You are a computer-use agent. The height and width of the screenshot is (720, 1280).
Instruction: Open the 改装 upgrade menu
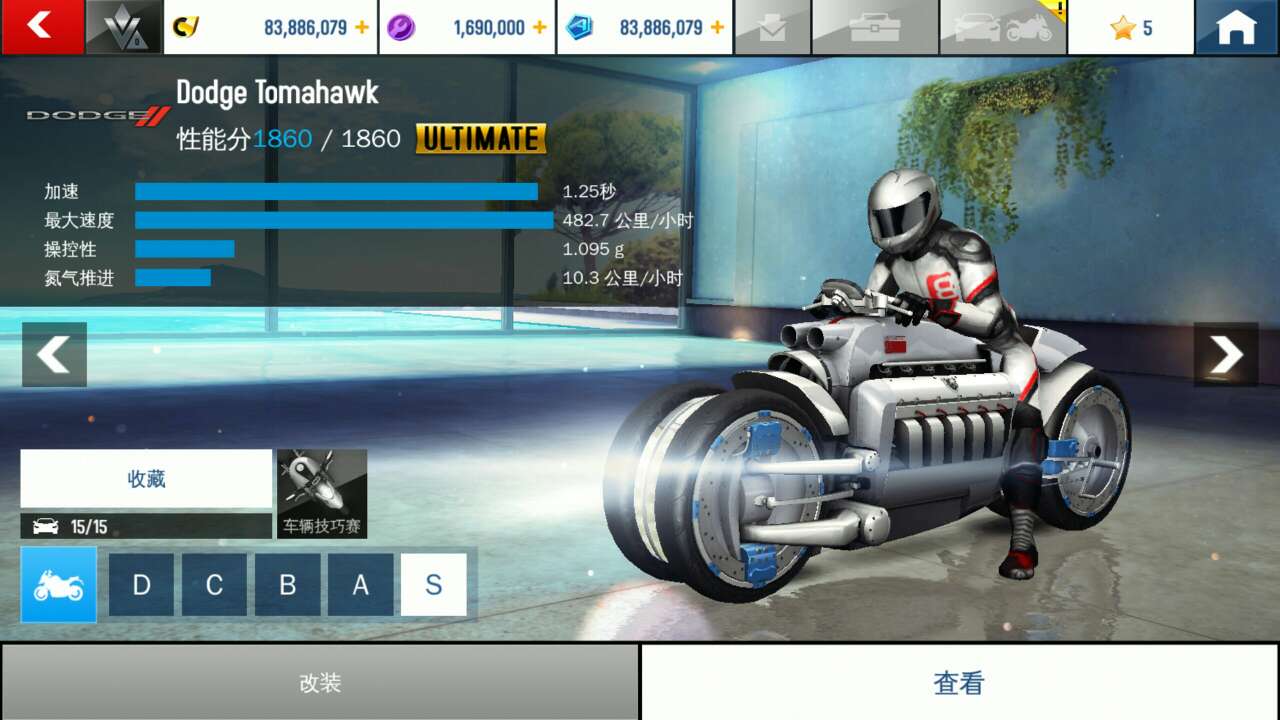click(x=320, y=682)
